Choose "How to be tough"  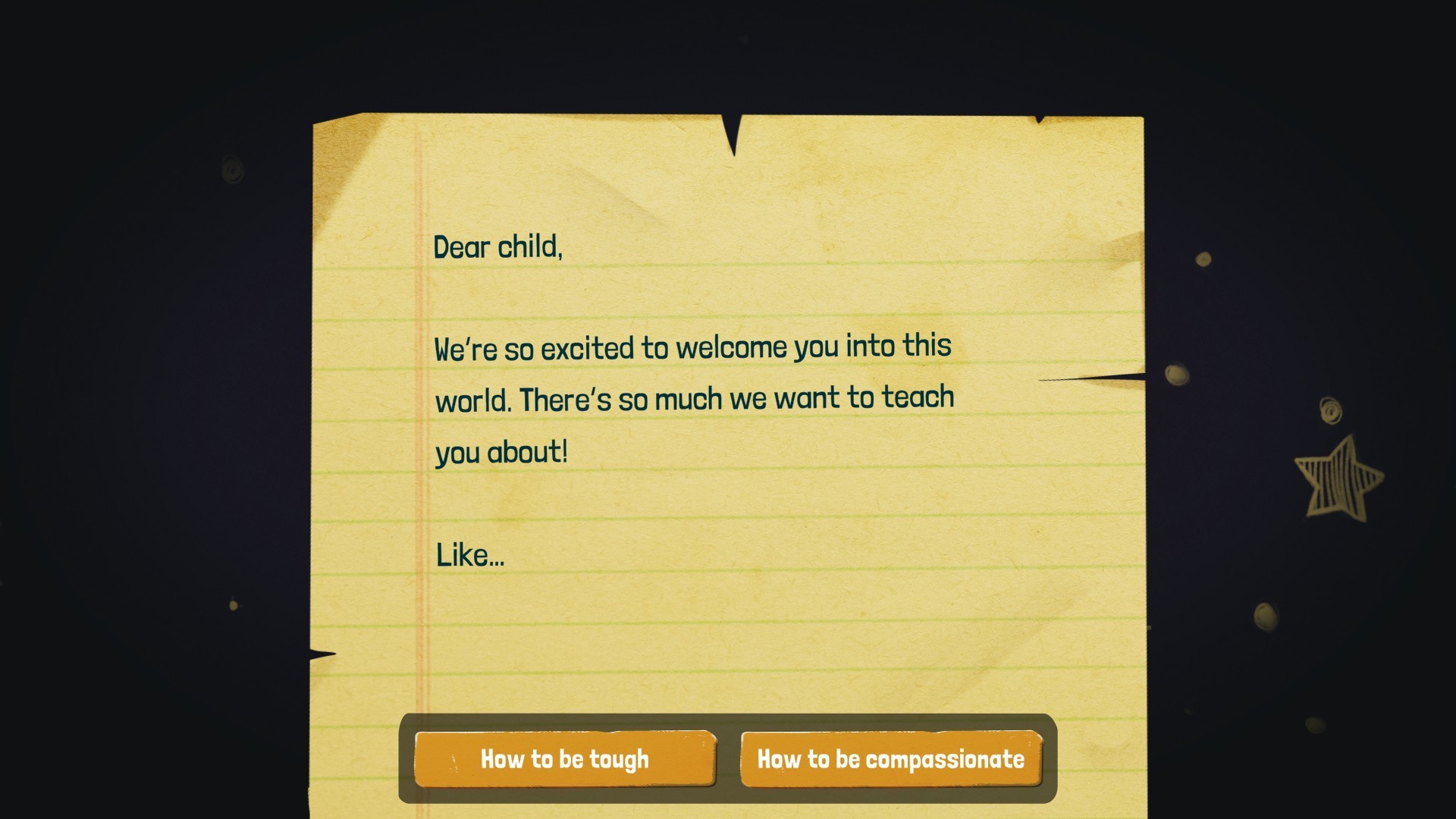coord(565,759)
